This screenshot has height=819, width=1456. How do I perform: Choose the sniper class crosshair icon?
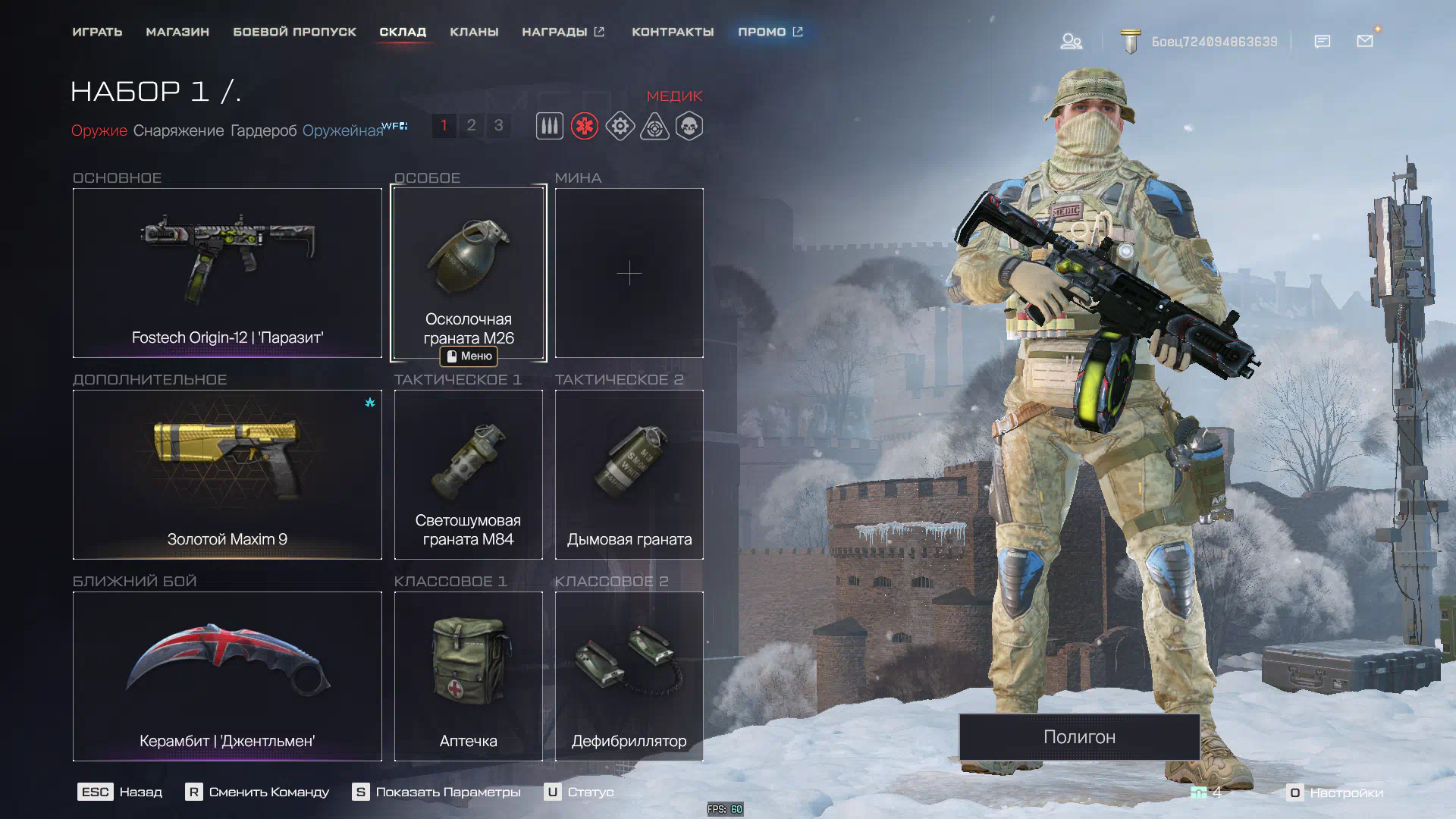point(654,126)
